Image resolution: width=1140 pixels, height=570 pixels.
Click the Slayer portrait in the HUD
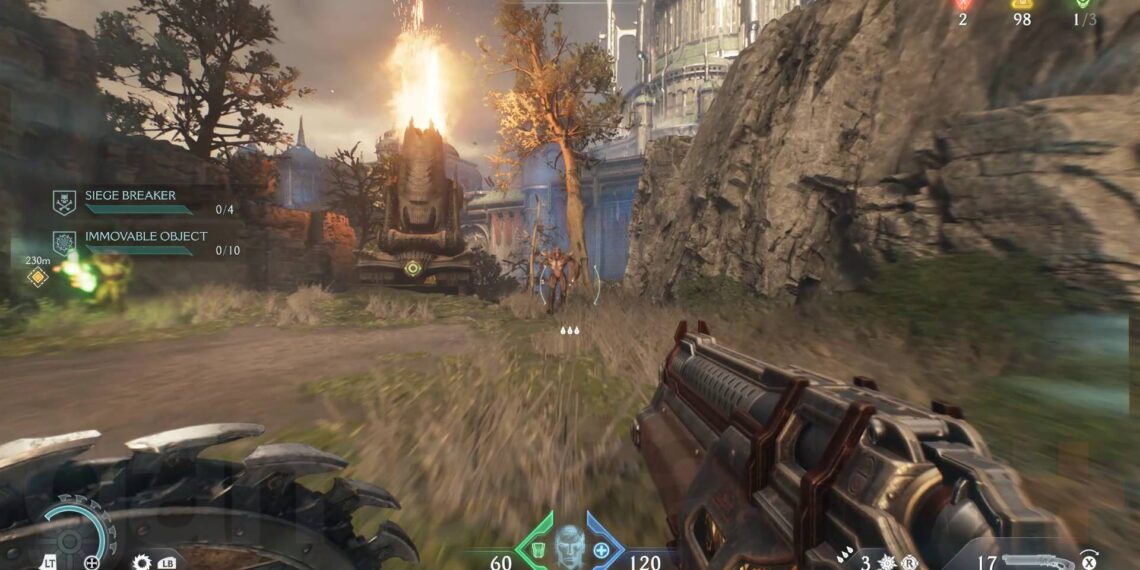coord(569,546)
